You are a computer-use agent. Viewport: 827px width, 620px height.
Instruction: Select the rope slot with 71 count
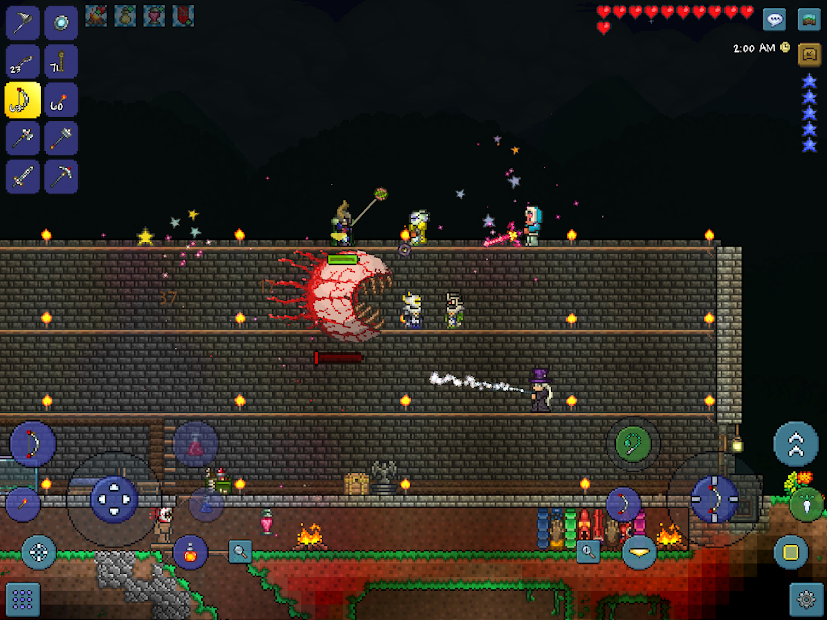coord(61,61)
